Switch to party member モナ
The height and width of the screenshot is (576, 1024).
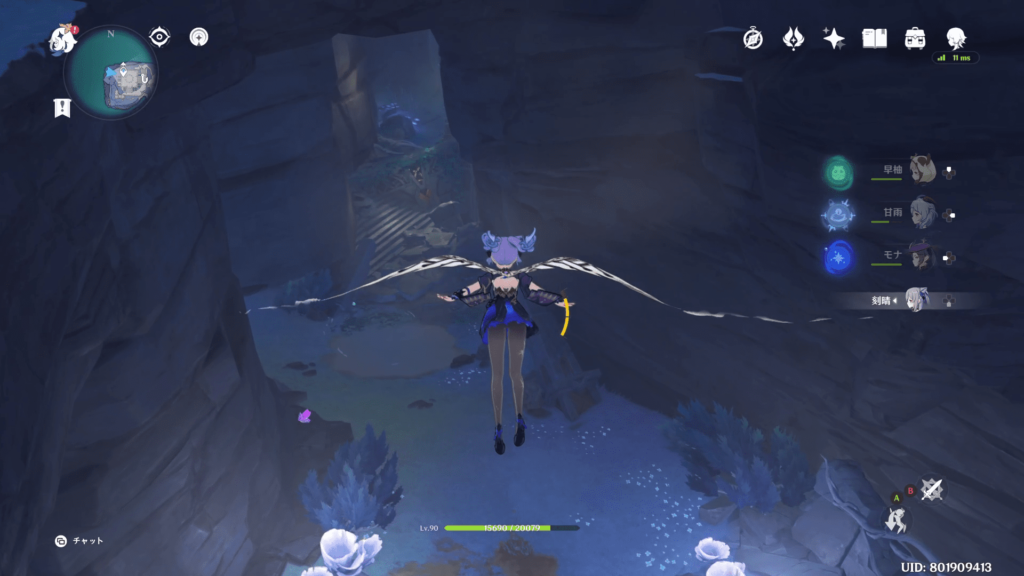pyautogui.click(x=921, y=256)
